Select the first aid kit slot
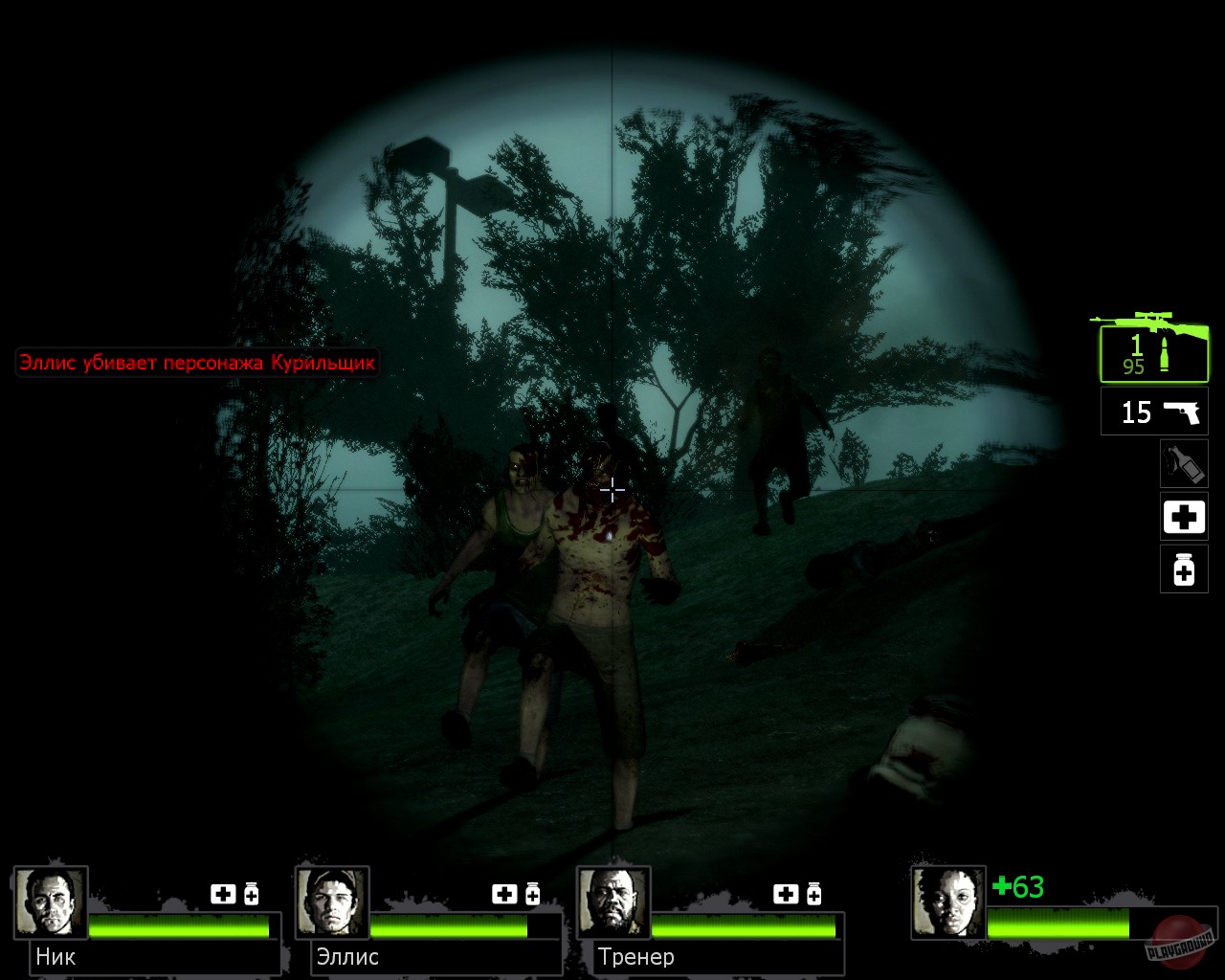The image size is (1225, 980). (1184, 517)
